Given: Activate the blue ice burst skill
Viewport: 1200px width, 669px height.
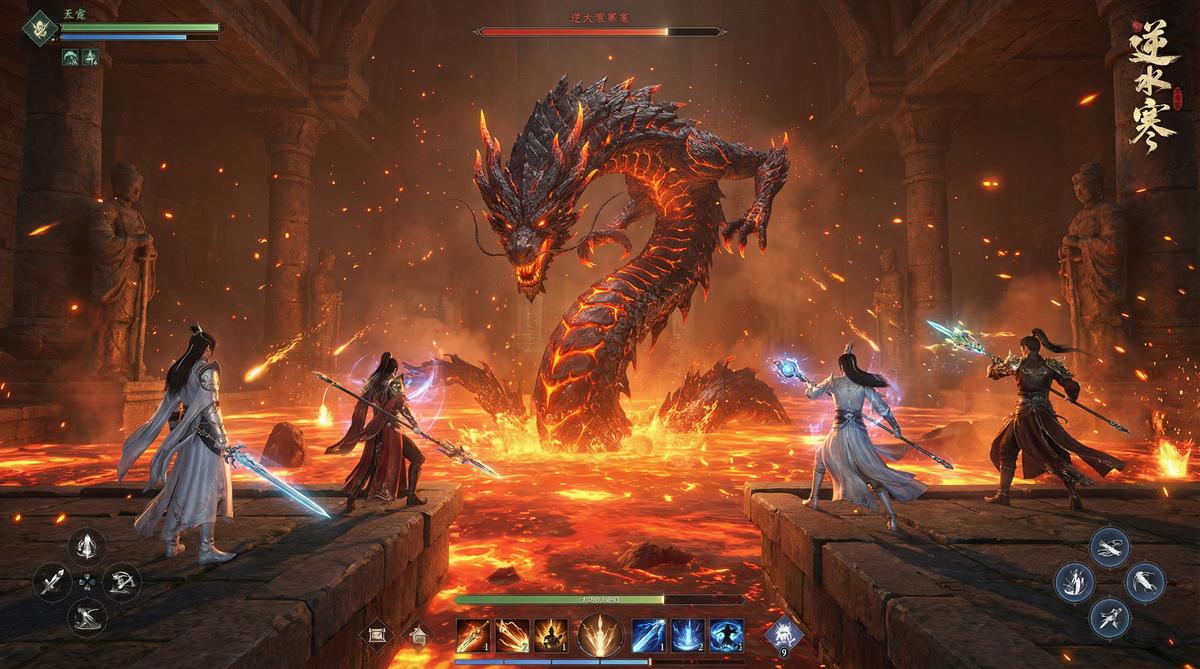Looking at the screenshot, I should pos(688,634).
